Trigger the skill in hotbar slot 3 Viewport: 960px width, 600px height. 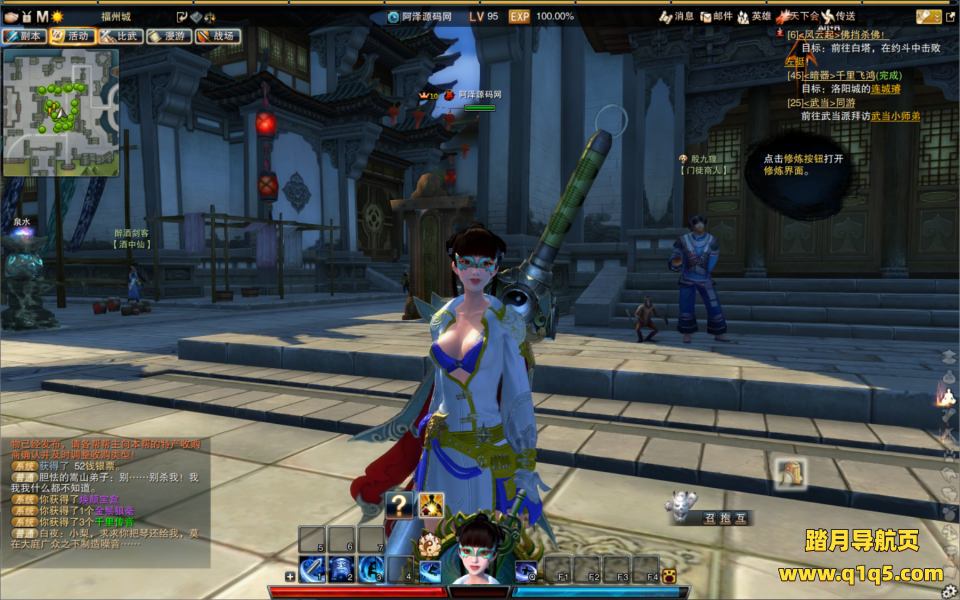click(x=371, y=569)
